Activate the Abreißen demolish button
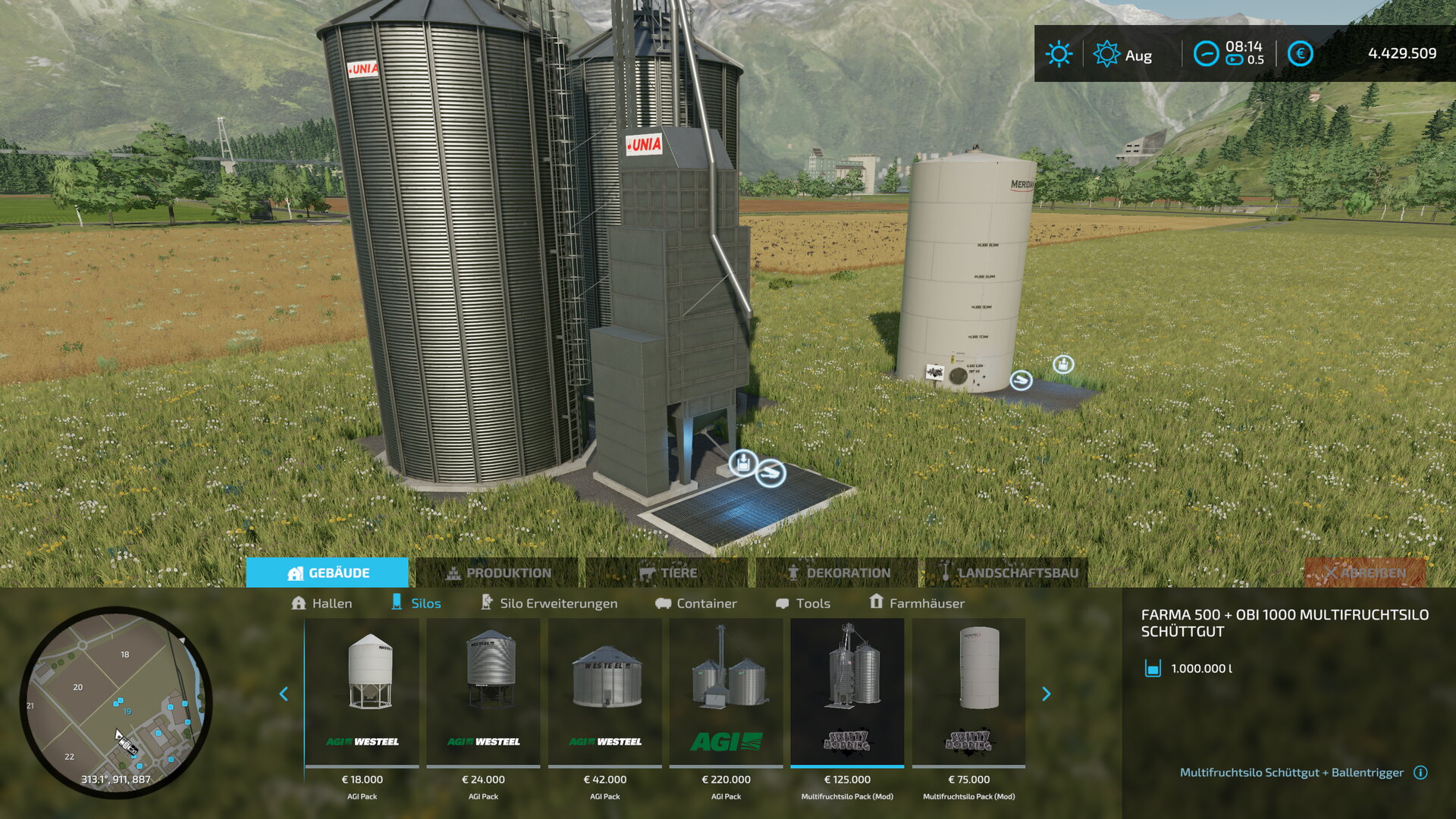 [1365, 573]
